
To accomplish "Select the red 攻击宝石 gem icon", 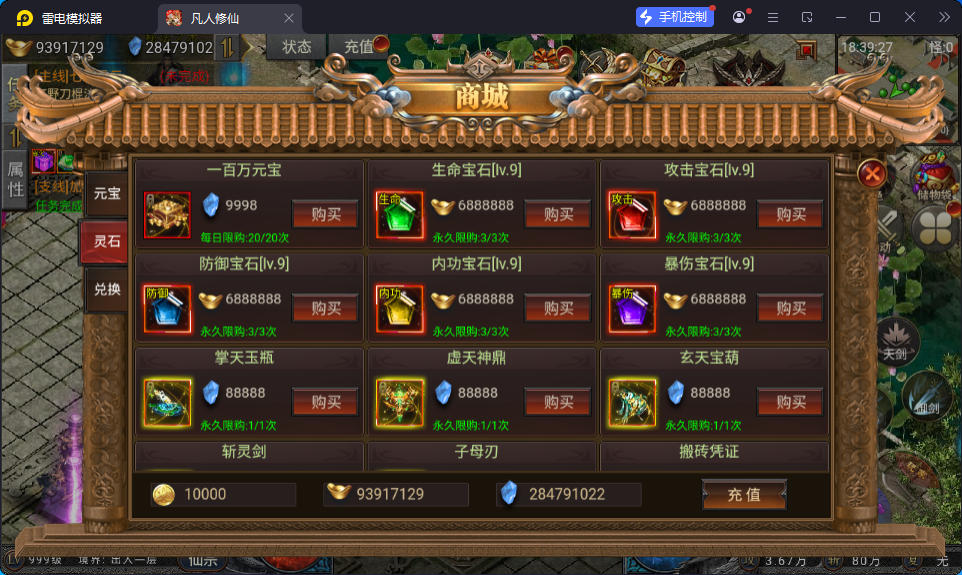I will [x=631, y=214].
